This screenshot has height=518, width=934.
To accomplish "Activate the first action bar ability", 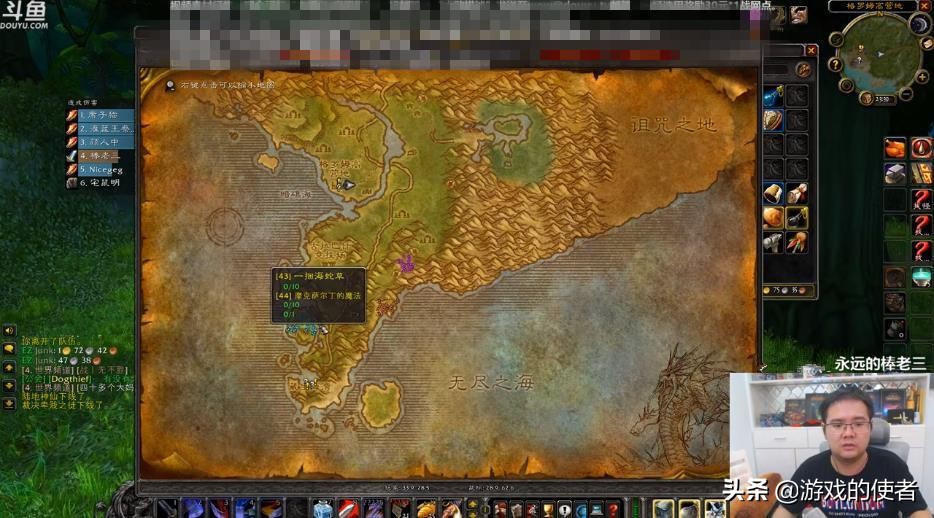I will pos(167,508).
